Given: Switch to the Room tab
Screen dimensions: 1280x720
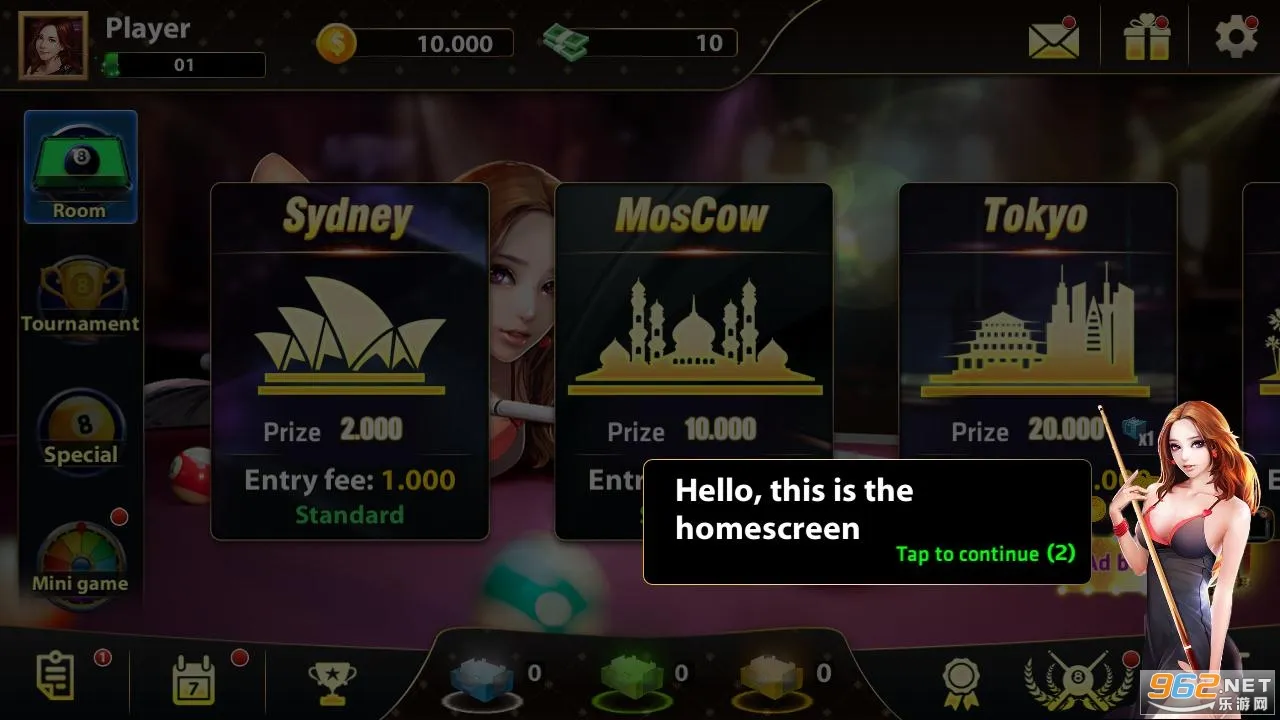Looking at the screenshot, I should pos(80,165).
